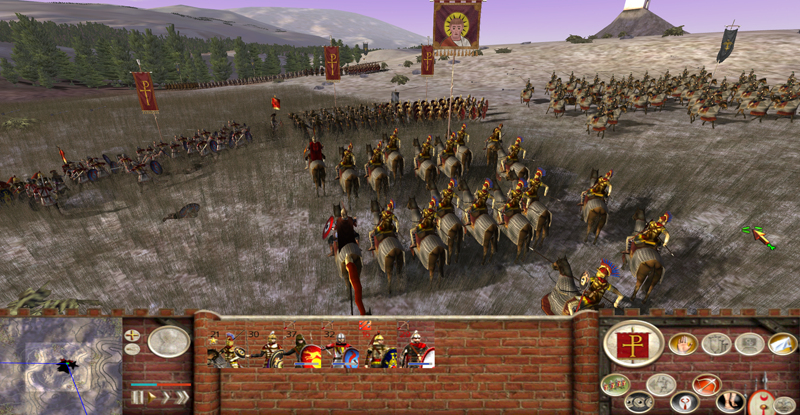800x415 pixels.
Task: Select the unit card with 30 soldiers
Action: (x=270, y=350)
